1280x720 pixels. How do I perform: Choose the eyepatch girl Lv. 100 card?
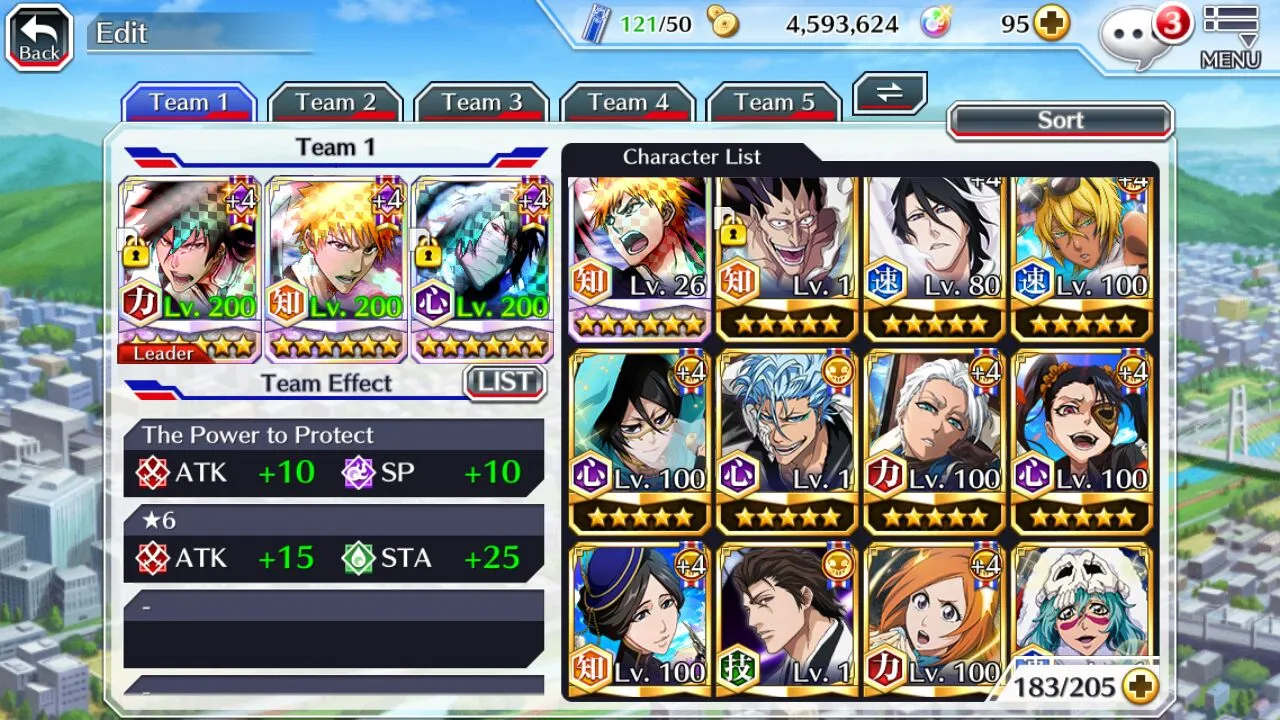tap(1082, 440)
